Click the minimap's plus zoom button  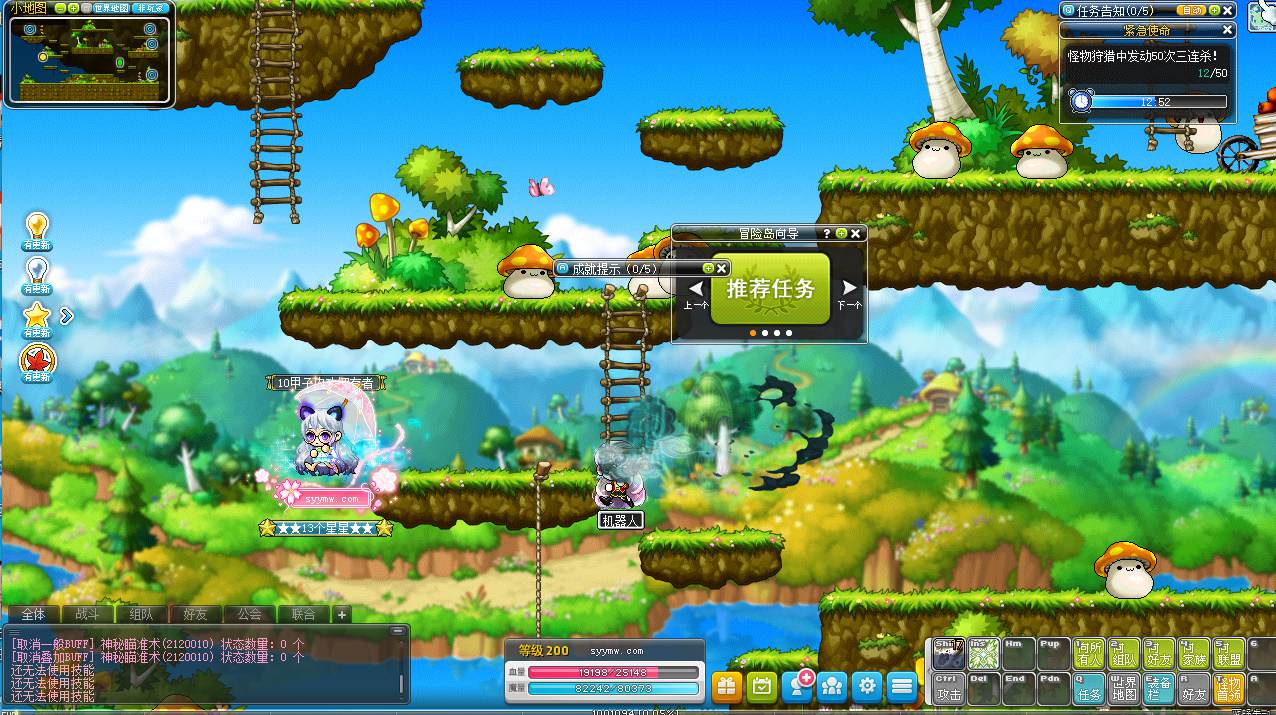click(x=74, y=8)
